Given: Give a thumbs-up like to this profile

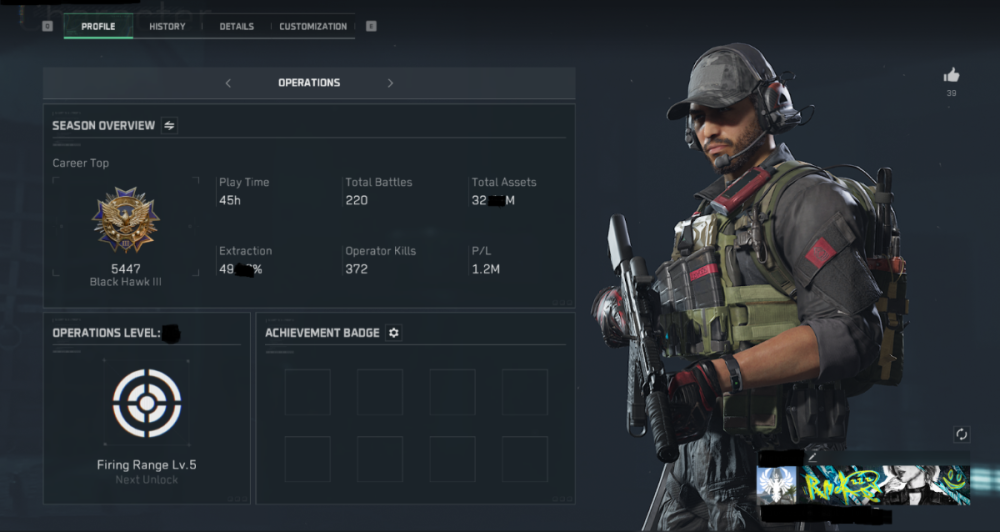Looking at the screenshot, I should point(951,75).
